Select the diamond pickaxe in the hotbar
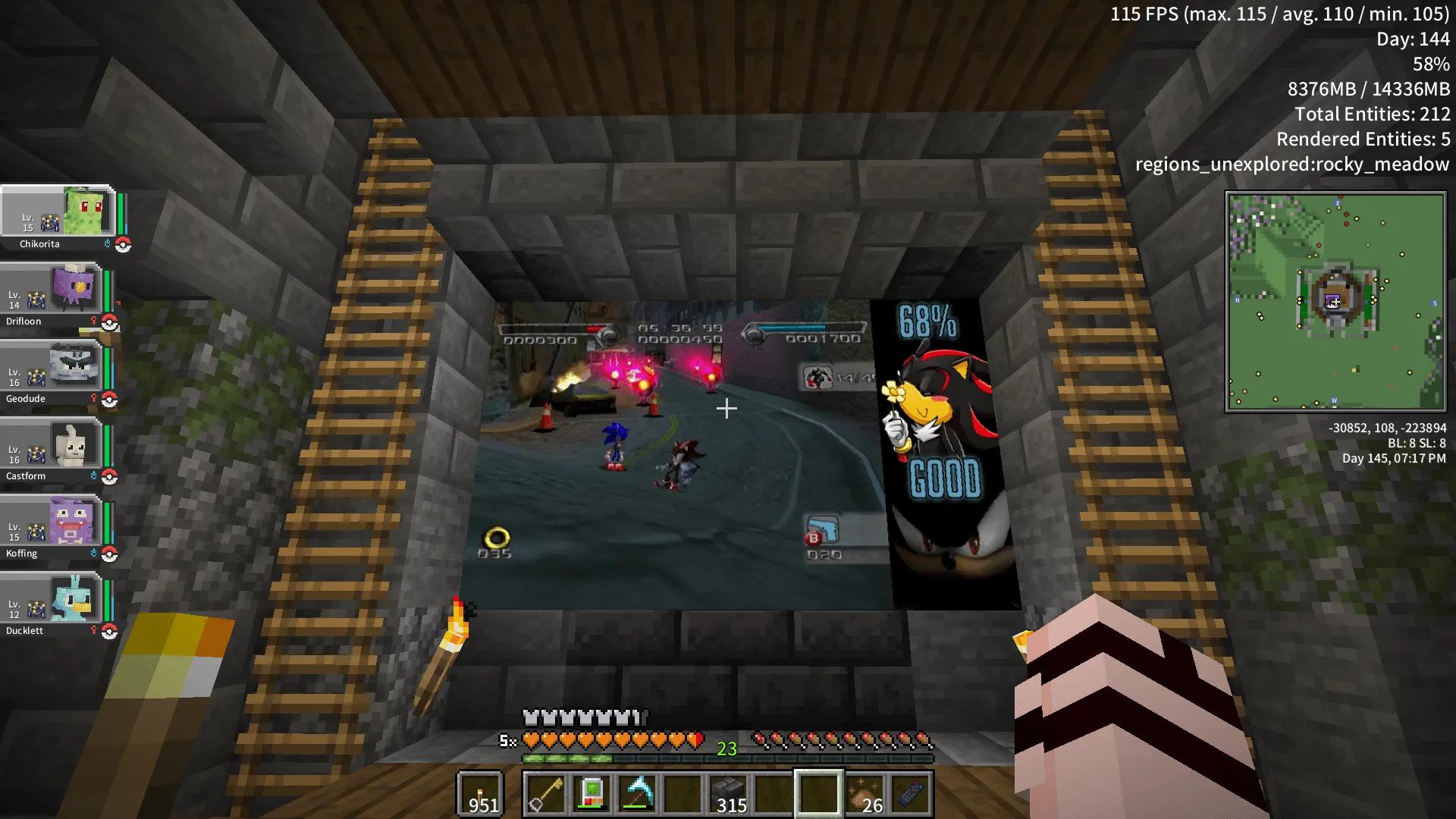Image resolution: width=1456 pixels, height=819 pixels. [637, 794]
